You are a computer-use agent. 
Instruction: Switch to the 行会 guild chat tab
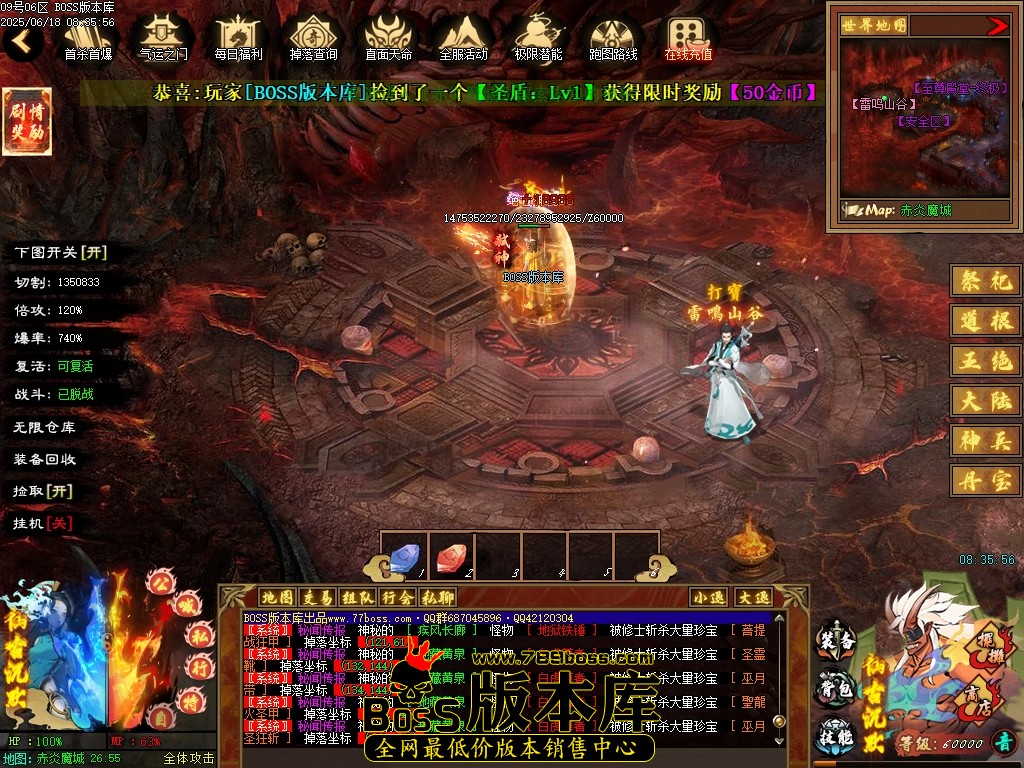(397, 597)
